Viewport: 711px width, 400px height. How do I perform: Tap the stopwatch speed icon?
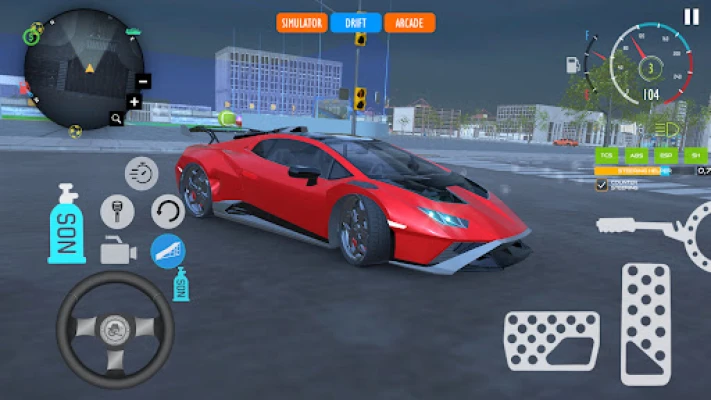click(x=142, y=173)
